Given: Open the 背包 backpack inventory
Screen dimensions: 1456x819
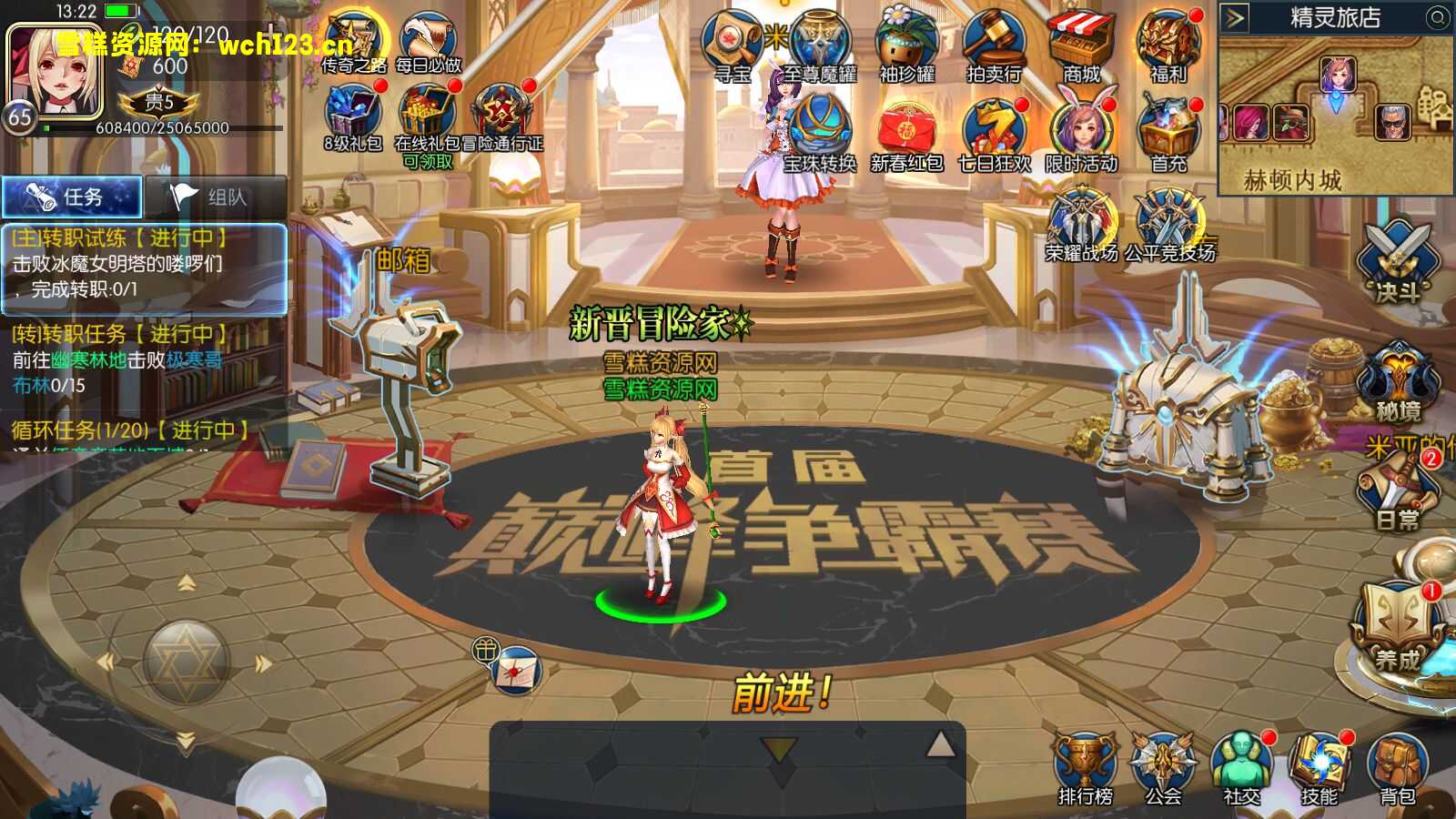Looking at the screenshot, I should point(1397,769).
